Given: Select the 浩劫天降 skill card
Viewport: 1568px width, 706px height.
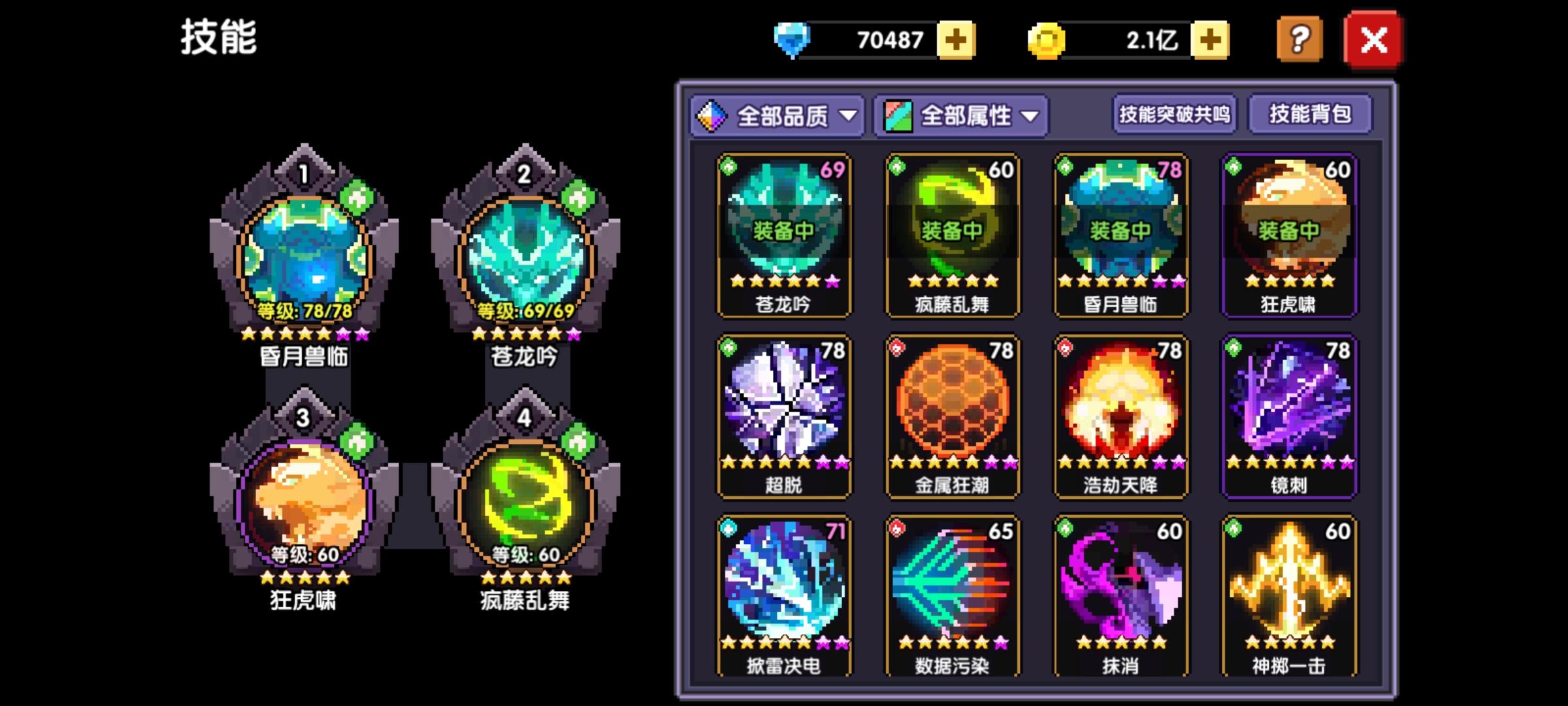Looking at the screenshot, I should pos(1120,418).
